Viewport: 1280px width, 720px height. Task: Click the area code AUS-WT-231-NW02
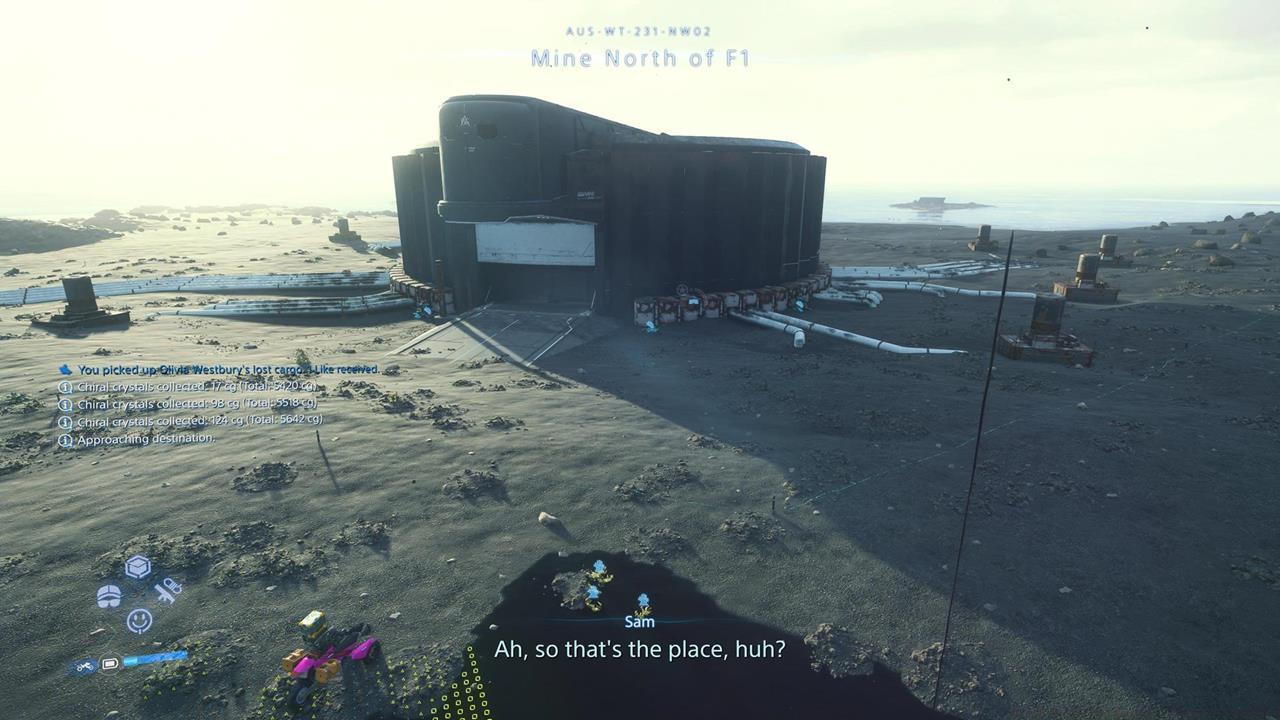coord(640,31)
